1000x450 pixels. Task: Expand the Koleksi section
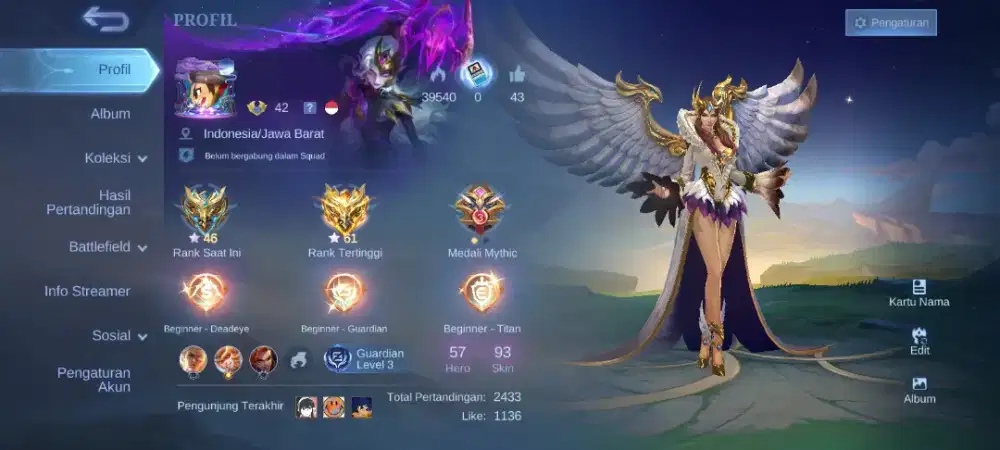click(x=115, y=158)
